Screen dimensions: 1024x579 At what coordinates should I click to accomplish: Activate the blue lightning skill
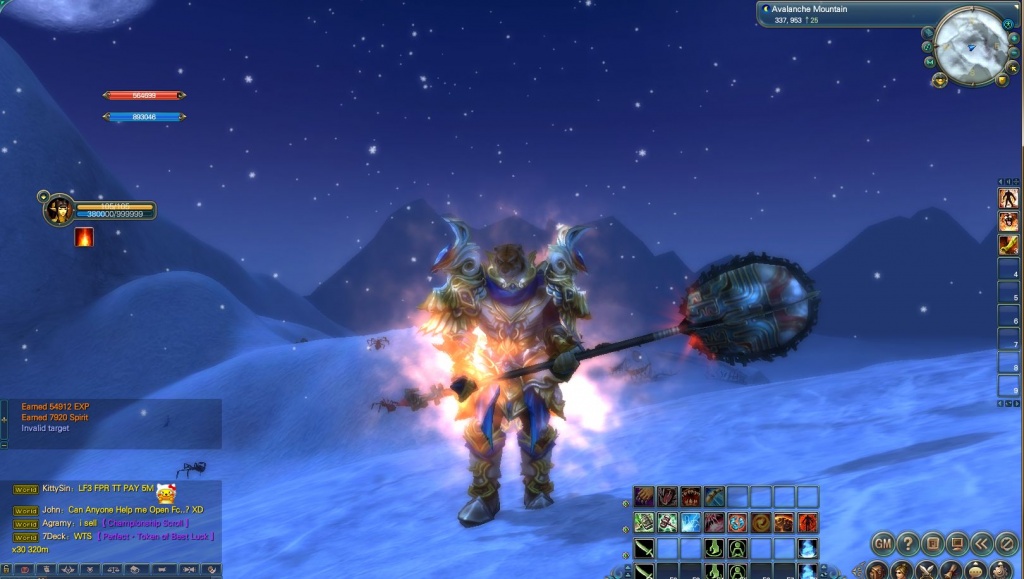click(690, 522)
